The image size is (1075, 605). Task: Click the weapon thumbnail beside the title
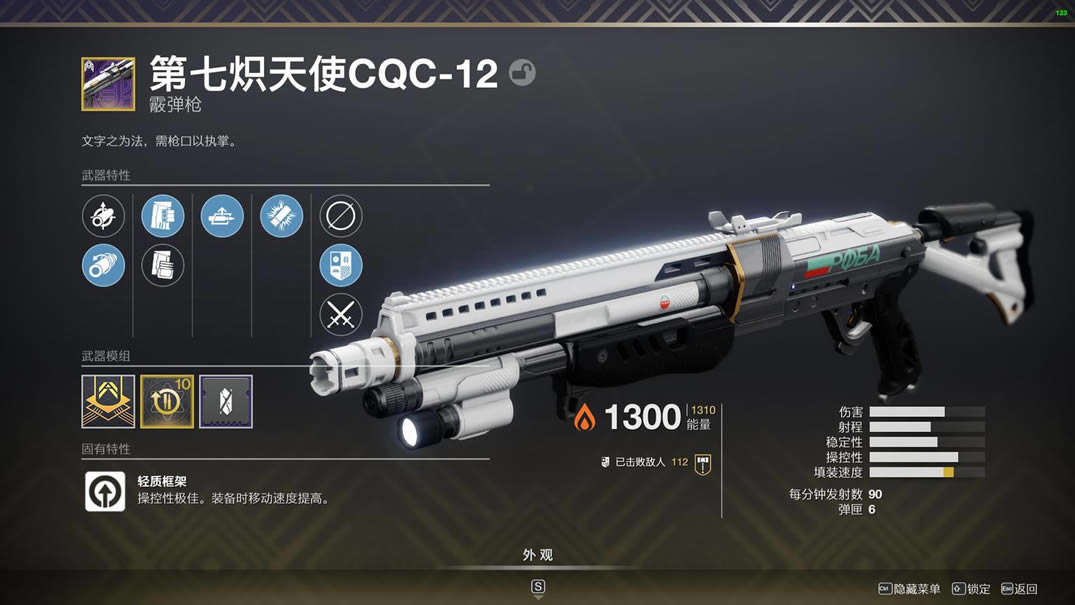(x=108, y=84)
